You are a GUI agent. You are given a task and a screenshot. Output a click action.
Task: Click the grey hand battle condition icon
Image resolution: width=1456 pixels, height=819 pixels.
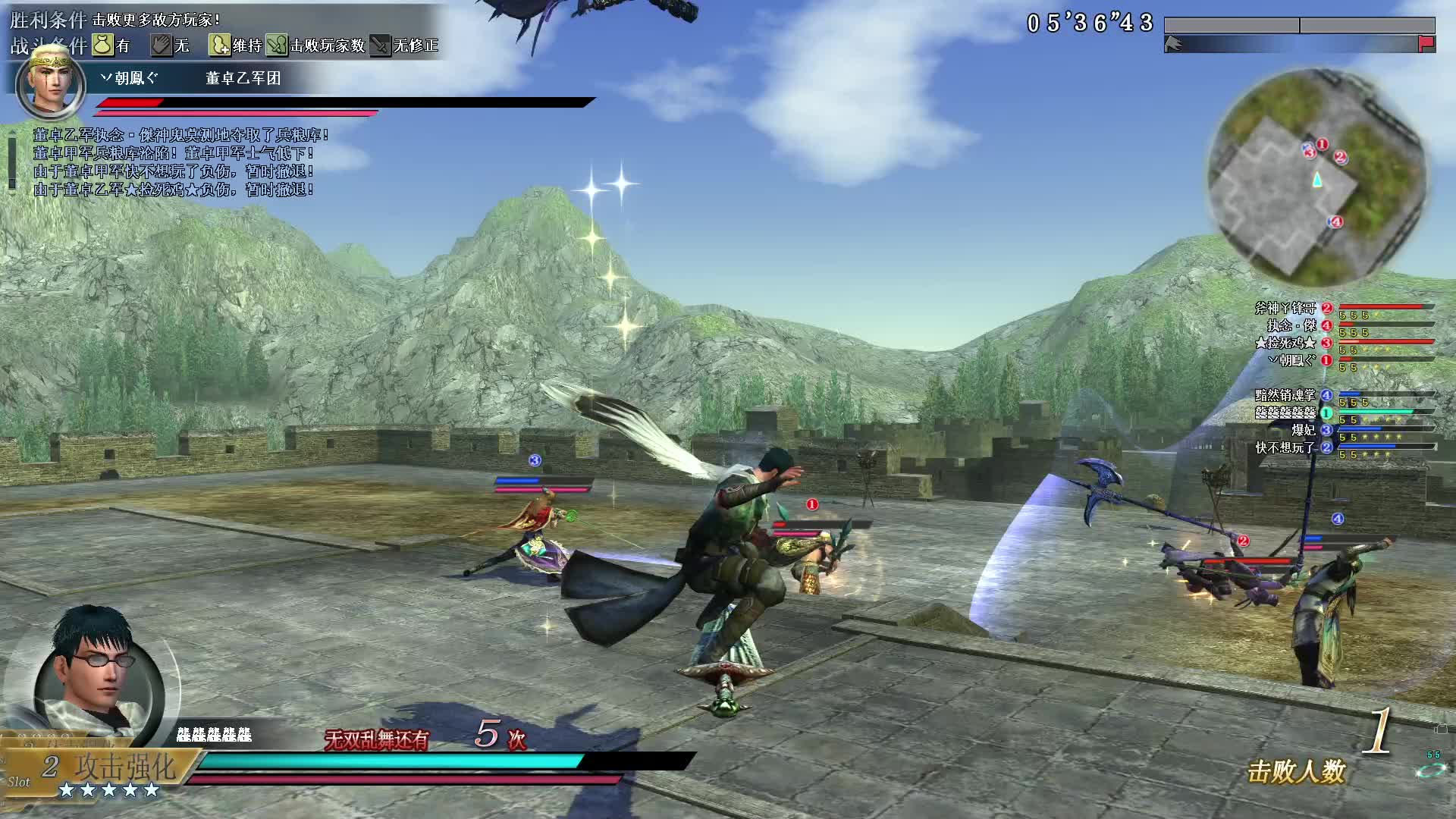(x=162, y=45)
